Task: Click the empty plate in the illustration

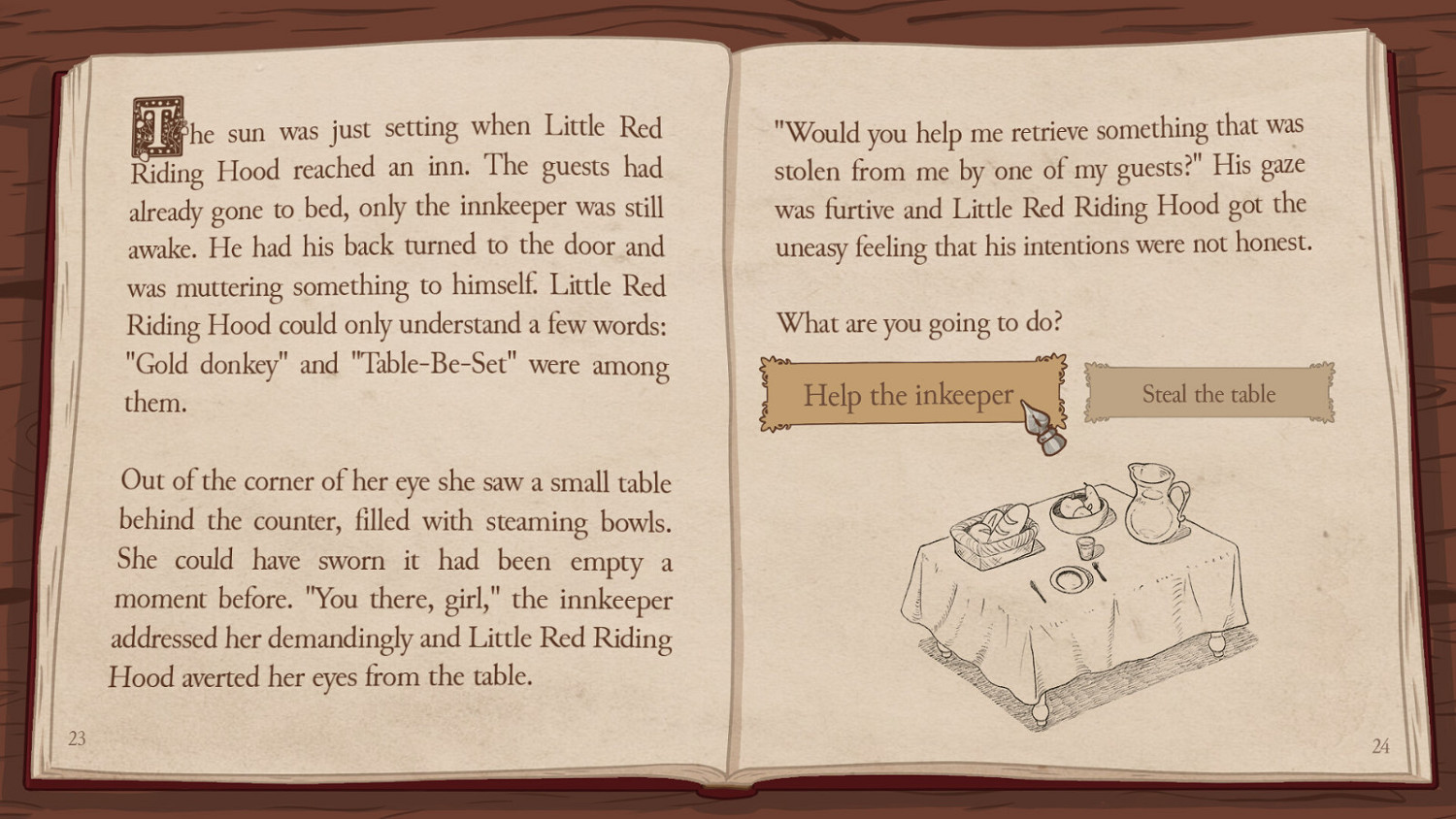Action: pos(1072,581)
